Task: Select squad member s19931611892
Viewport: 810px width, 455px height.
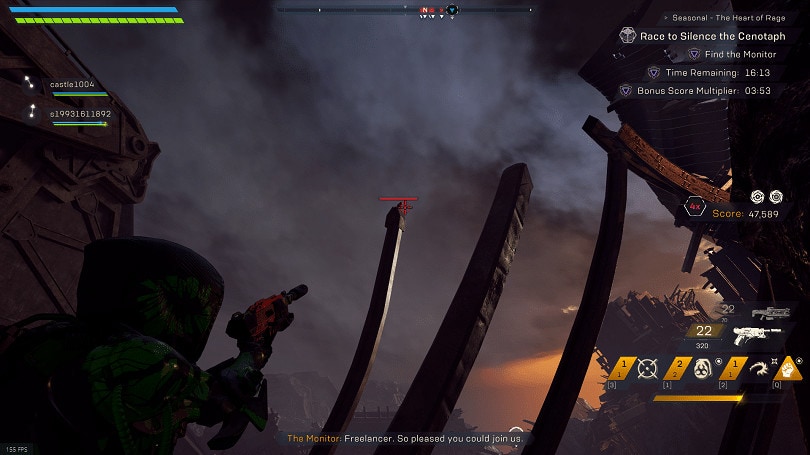Action: [x=80, y=114]
